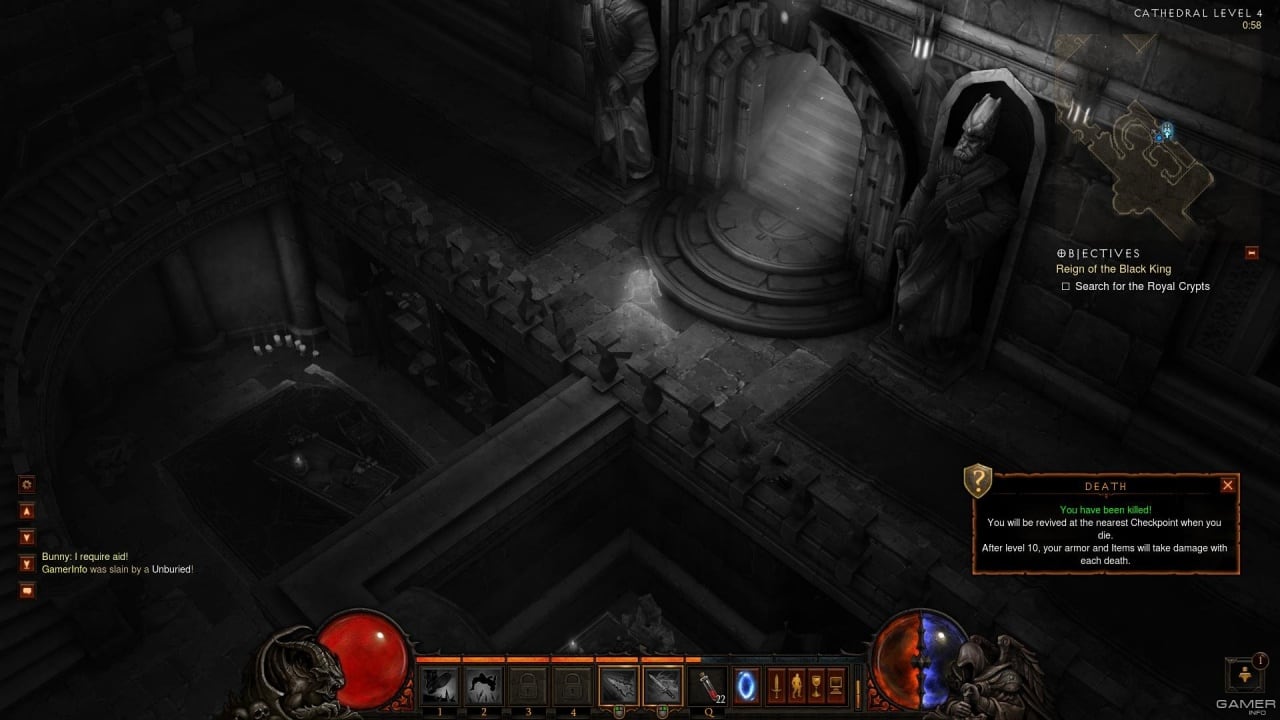Click the question-mark shield help icon
This screenshot has height=720, width=1280.
click(x=977, y=481)
